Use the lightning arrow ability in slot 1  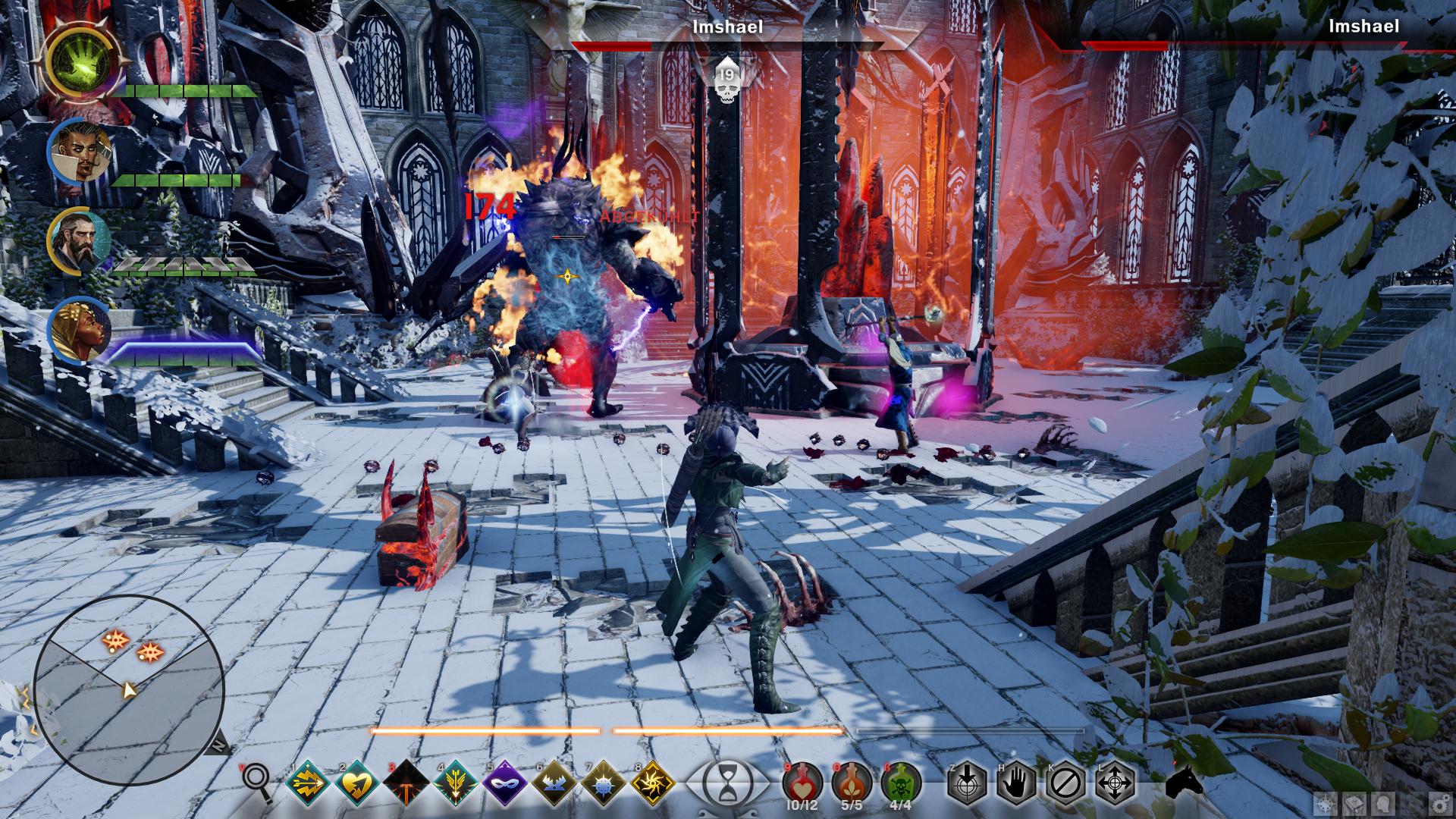pyautogui.click(x=308, y=783)
